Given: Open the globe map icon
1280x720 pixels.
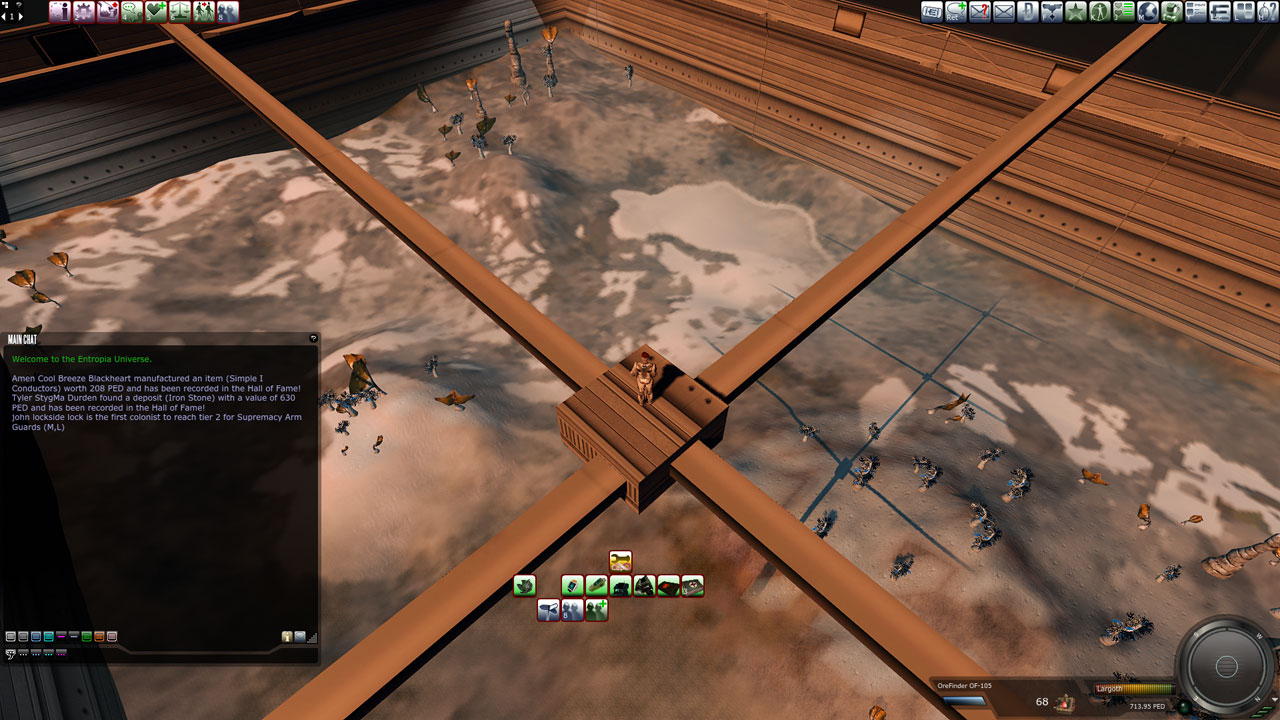Looking at the screenshot, I should coord(1148,12).
